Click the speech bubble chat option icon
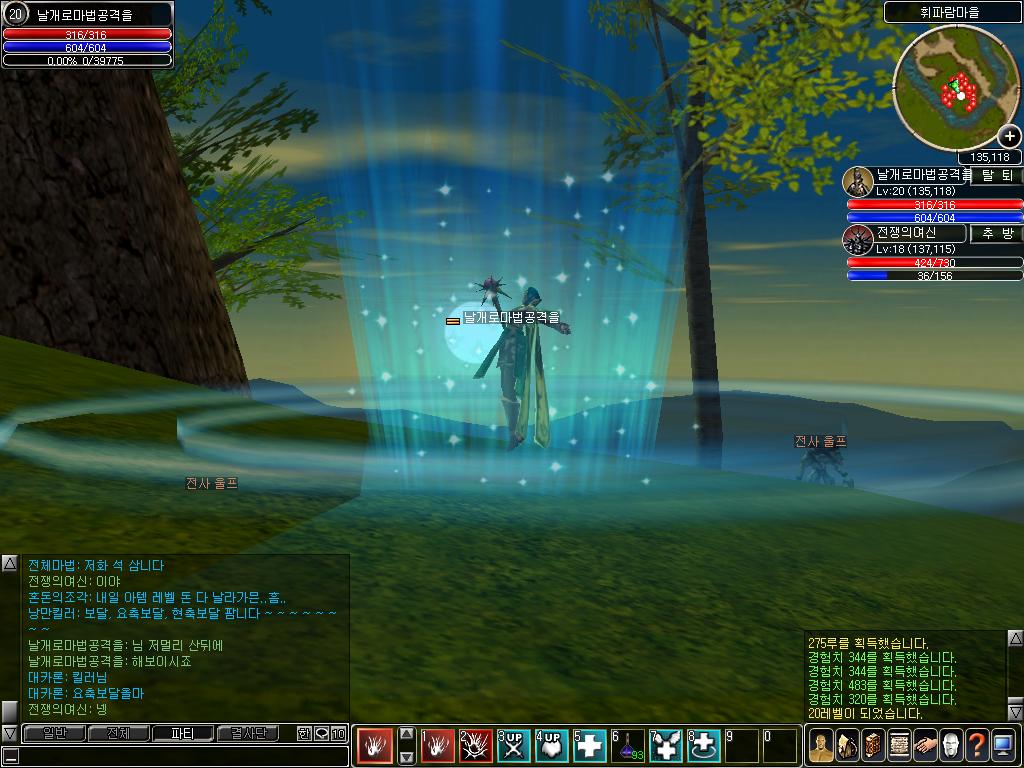The width and height of the screenshot is (1024, 768). [321, 733]
